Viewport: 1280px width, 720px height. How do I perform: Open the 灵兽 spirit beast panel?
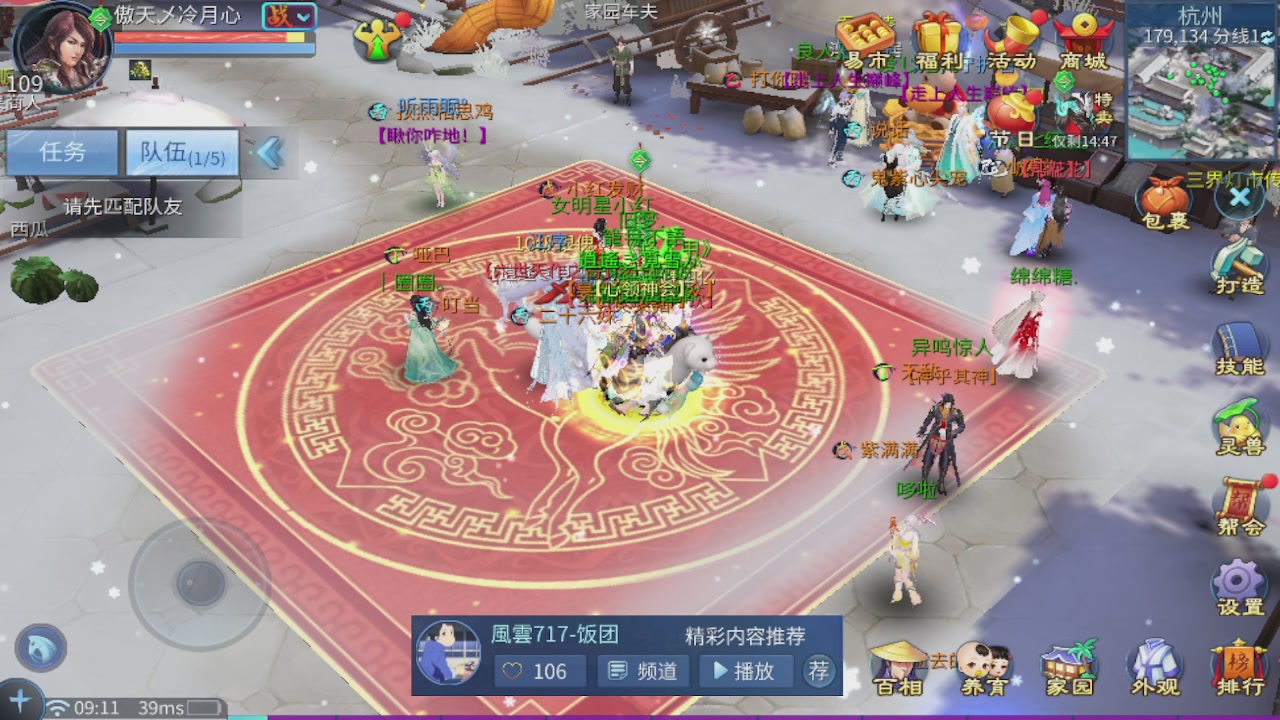pyautogui.click(x=1238, y=420)
